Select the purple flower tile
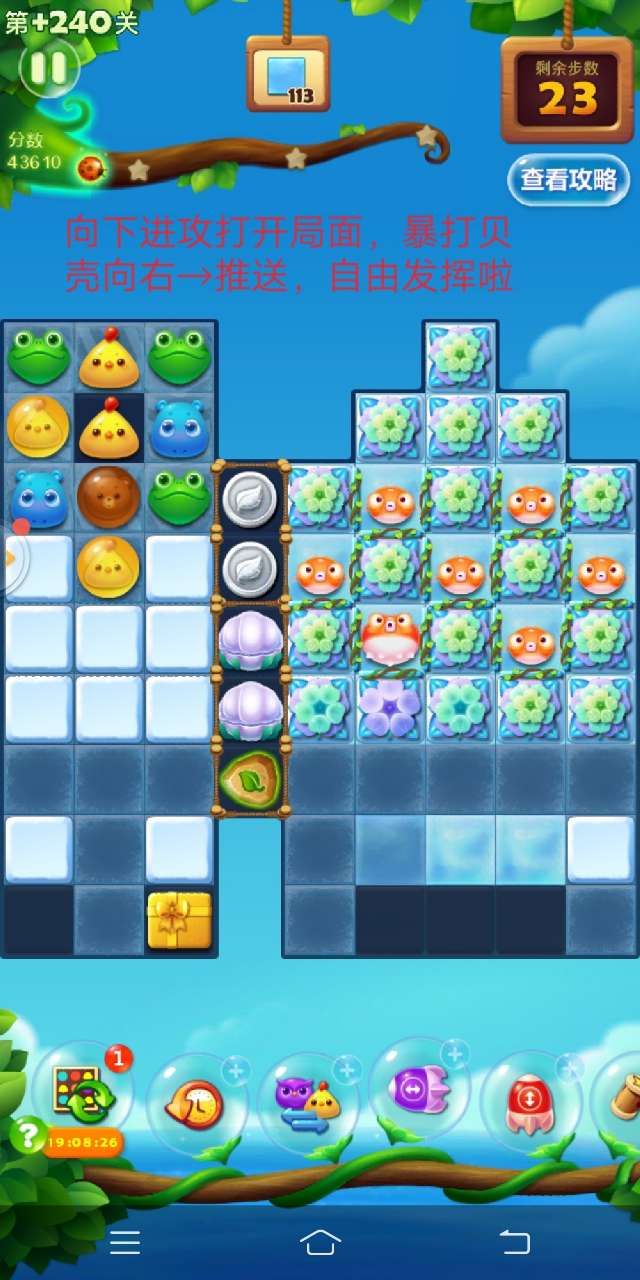Screen dimensions: 640x1280 [390, 706]
